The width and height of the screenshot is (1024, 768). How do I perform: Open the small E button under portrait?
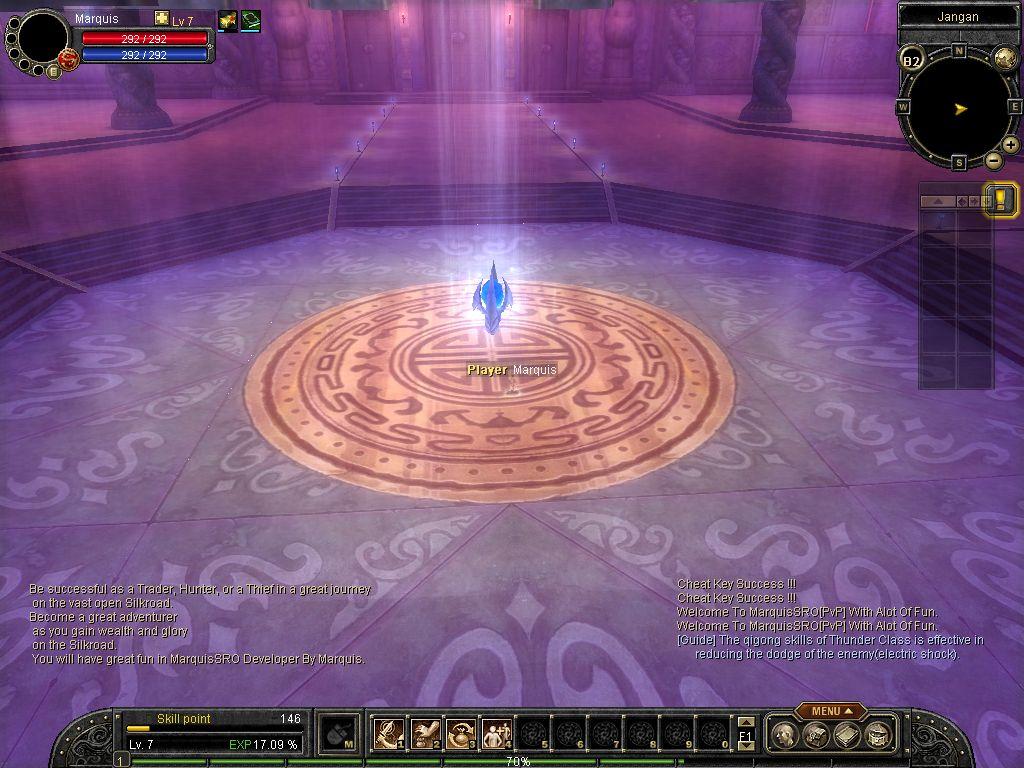click(53, 71)
